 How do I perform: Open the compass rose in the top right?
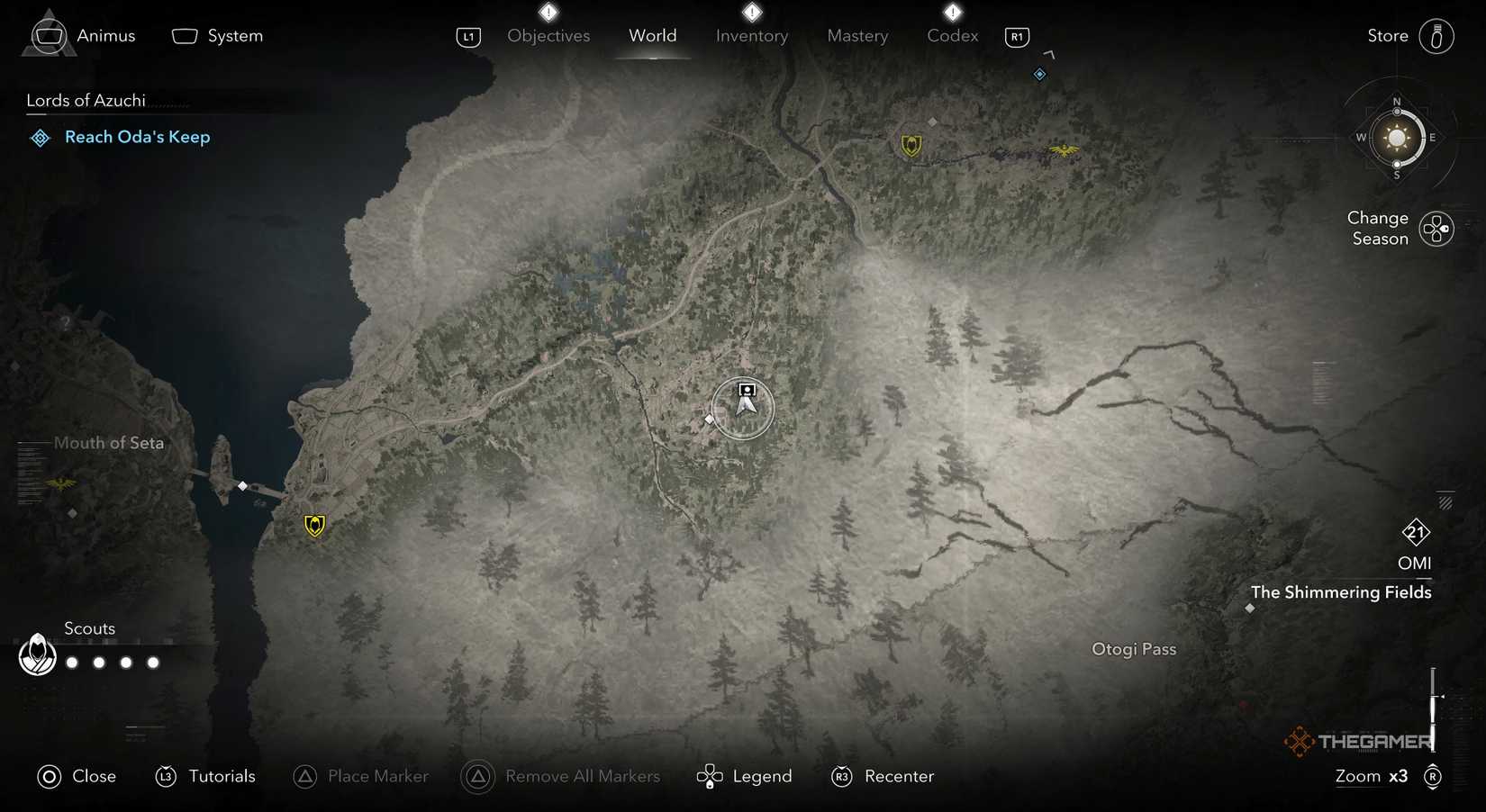(x=1396, y=139)
